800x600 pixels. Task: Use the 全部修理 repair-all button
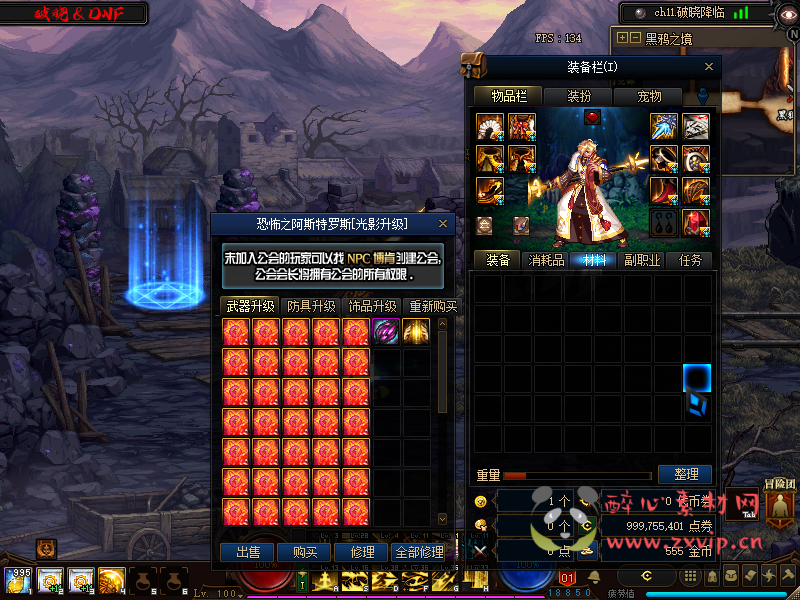click(x=419, y=552)
